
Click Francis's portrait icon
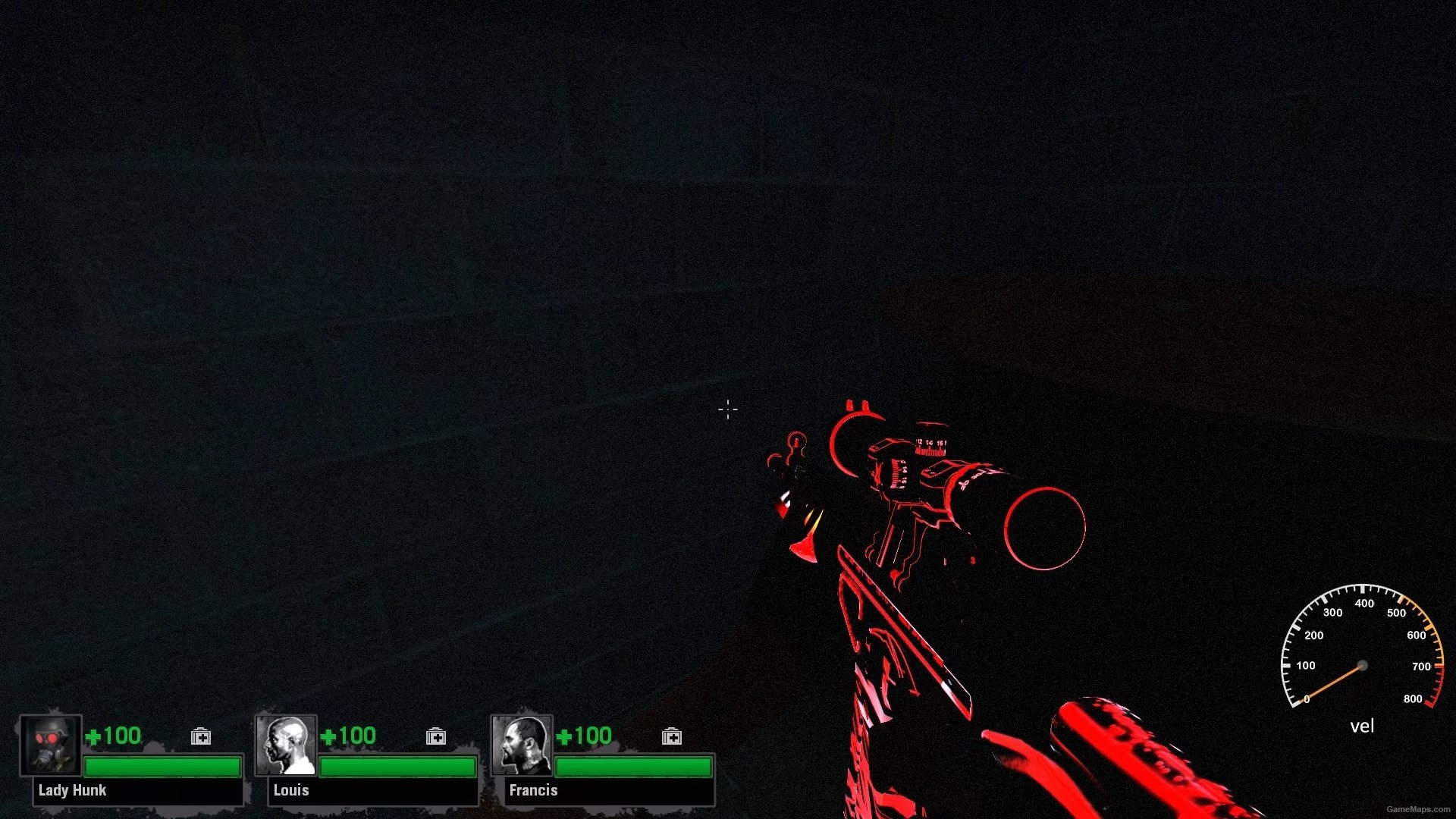522,747
